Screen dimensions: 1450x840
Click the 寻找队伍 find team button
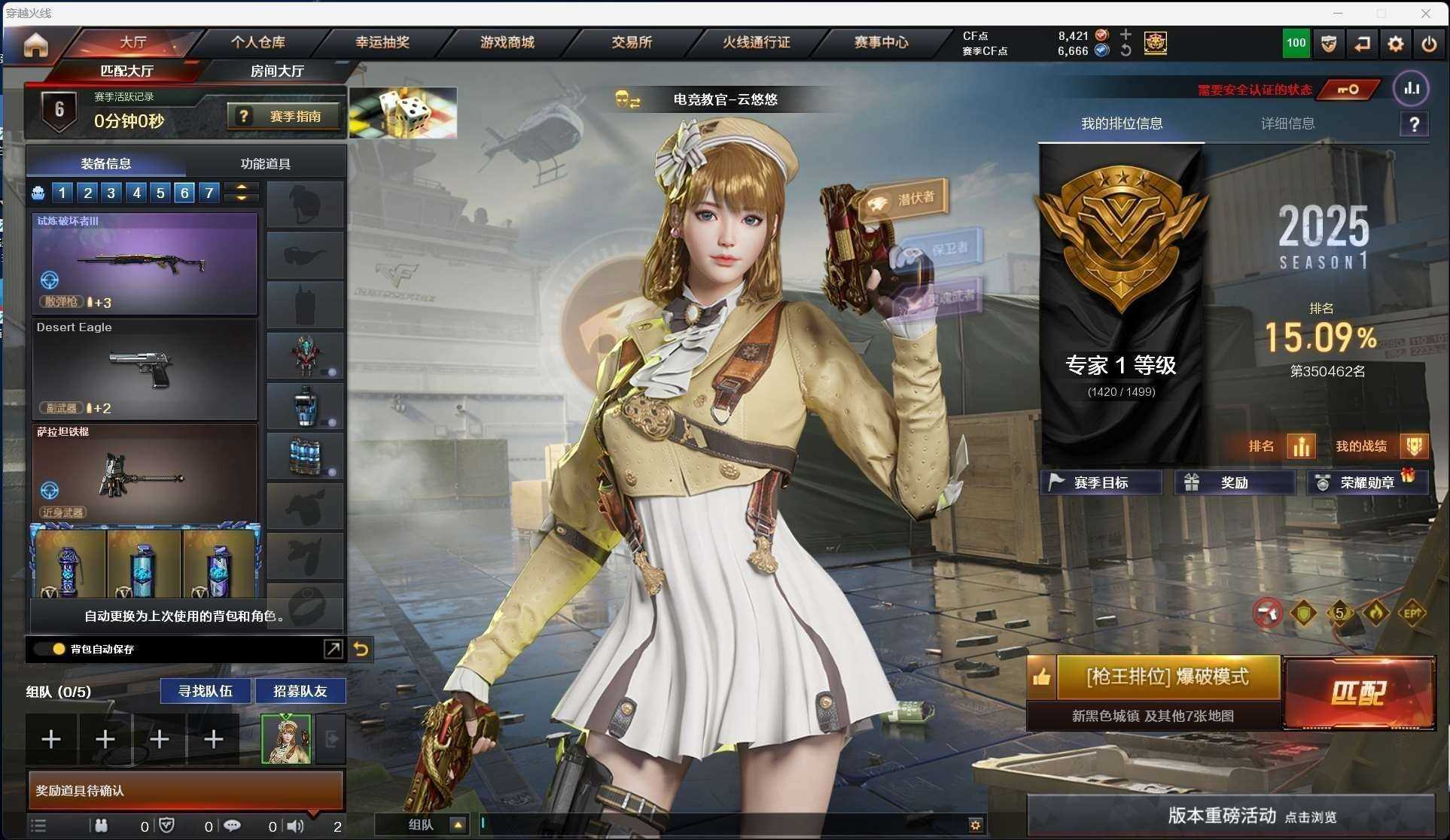click(x=205, y=691)
